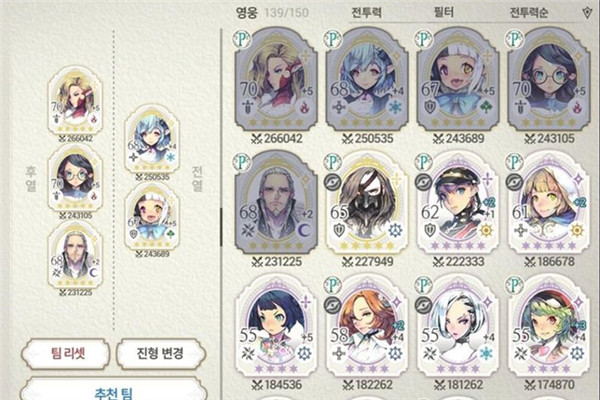Screen dimensions: 600x400
Task: Select the orange-haired hero card 182262
Action: [x=365, y=330]
